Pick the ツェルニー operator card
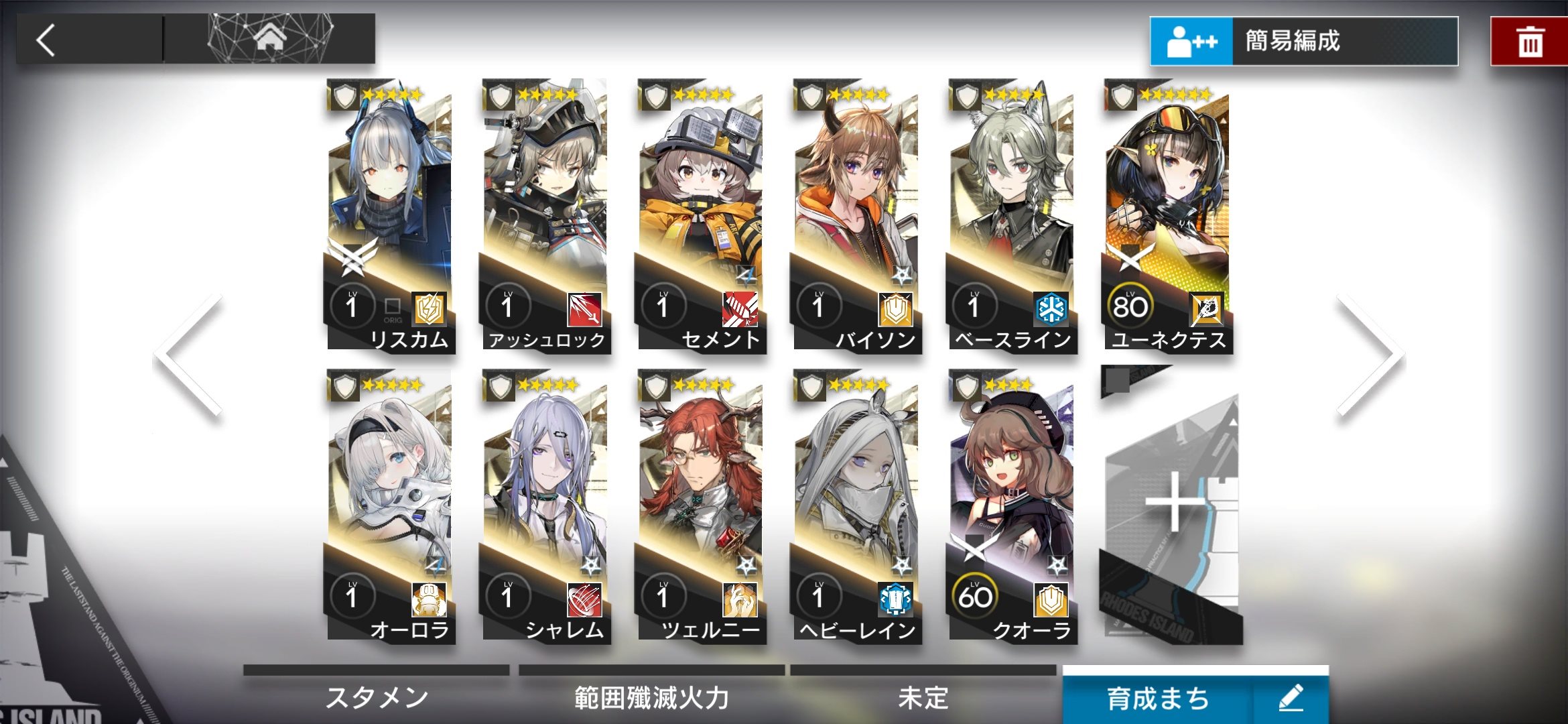Screen dimensions: 1568x724 click(701, 506)
